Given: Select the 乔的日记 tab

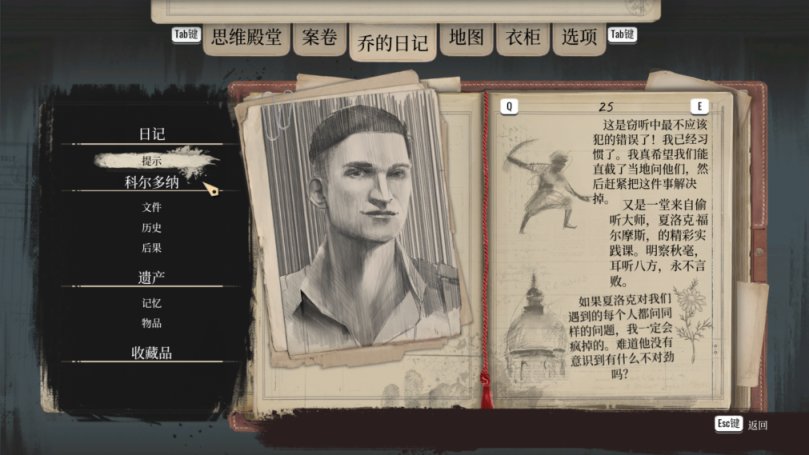Looking at the screenshot, I should (x=392, y=44).
